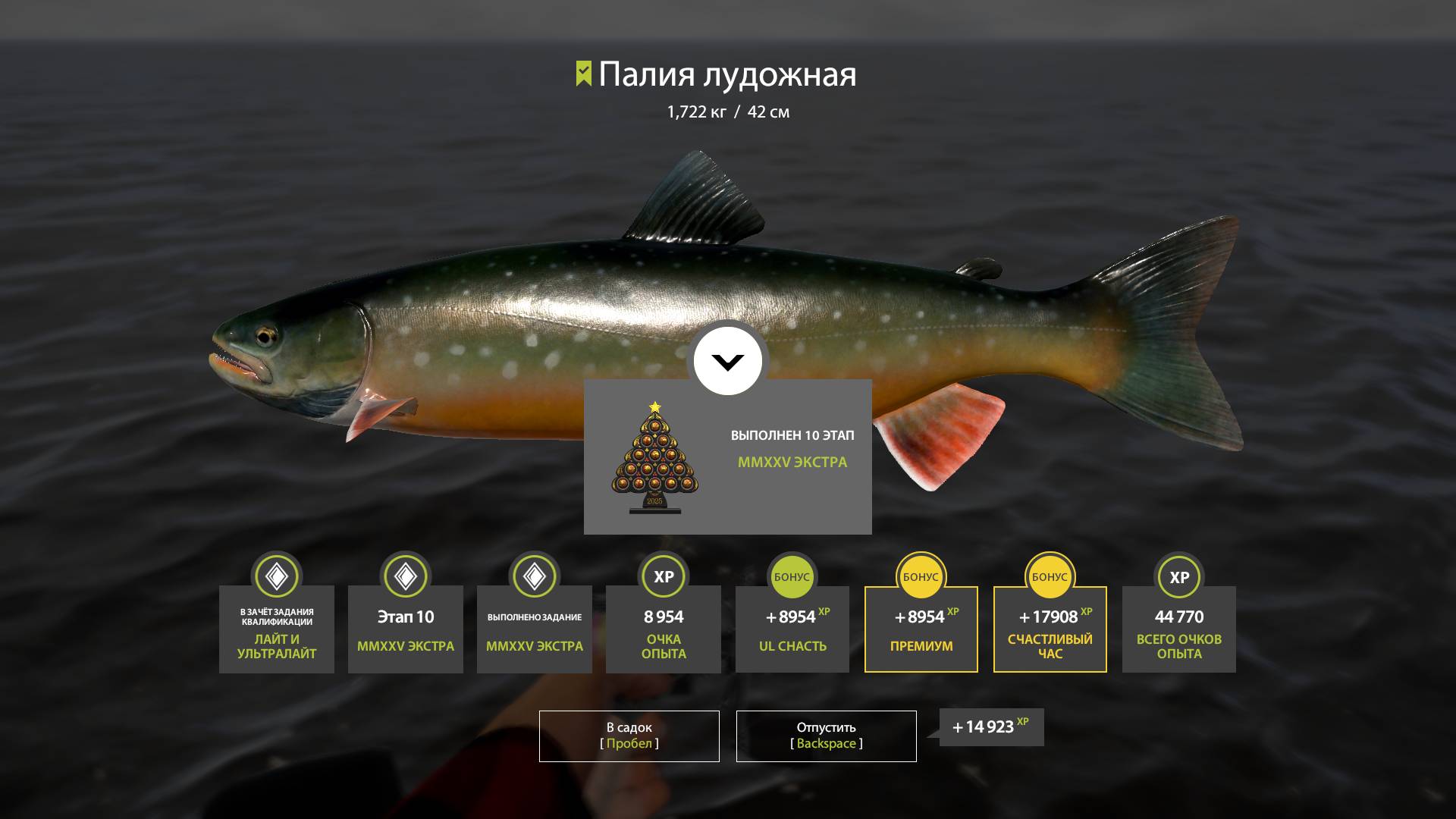
Task: Select the 'Лайт и Ультралайт' qualification card
Action: point(276,629)
